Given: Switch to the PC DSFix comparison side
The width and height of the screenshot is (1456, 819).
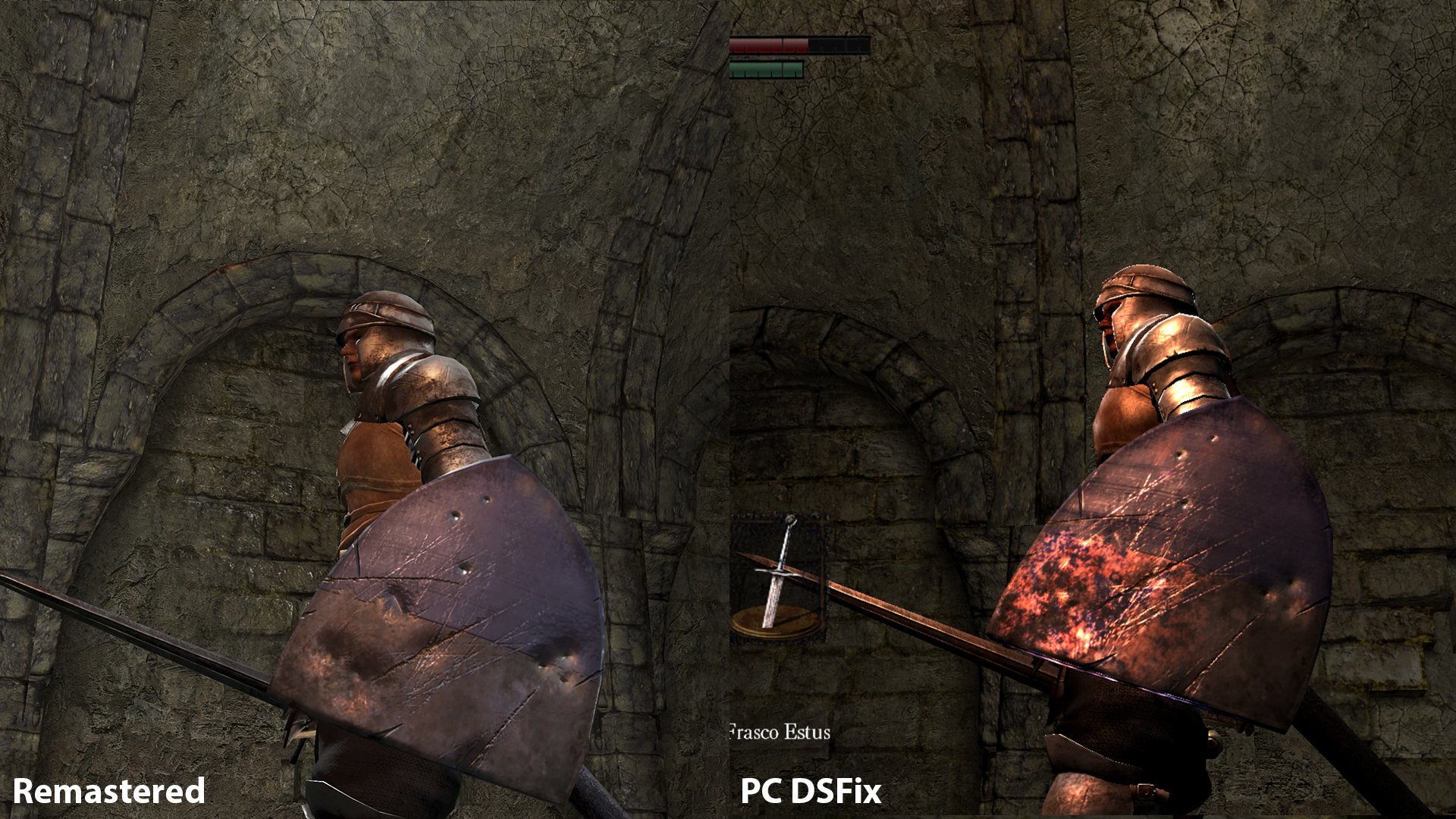Looking at the screenshot, I should 1092,409.
